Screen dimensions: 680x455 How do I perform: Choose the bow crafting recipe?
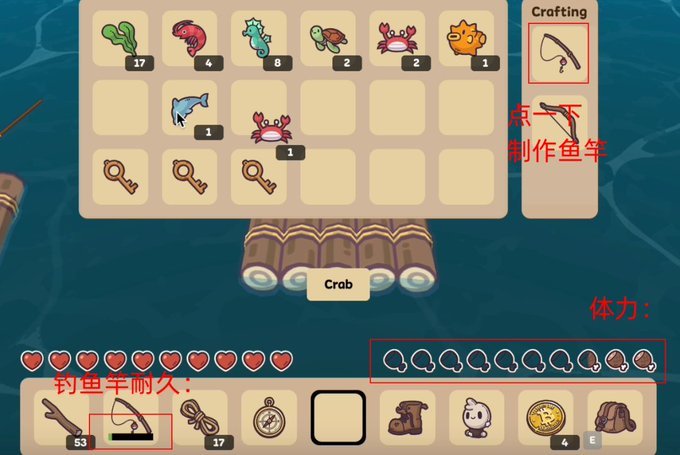558,121
